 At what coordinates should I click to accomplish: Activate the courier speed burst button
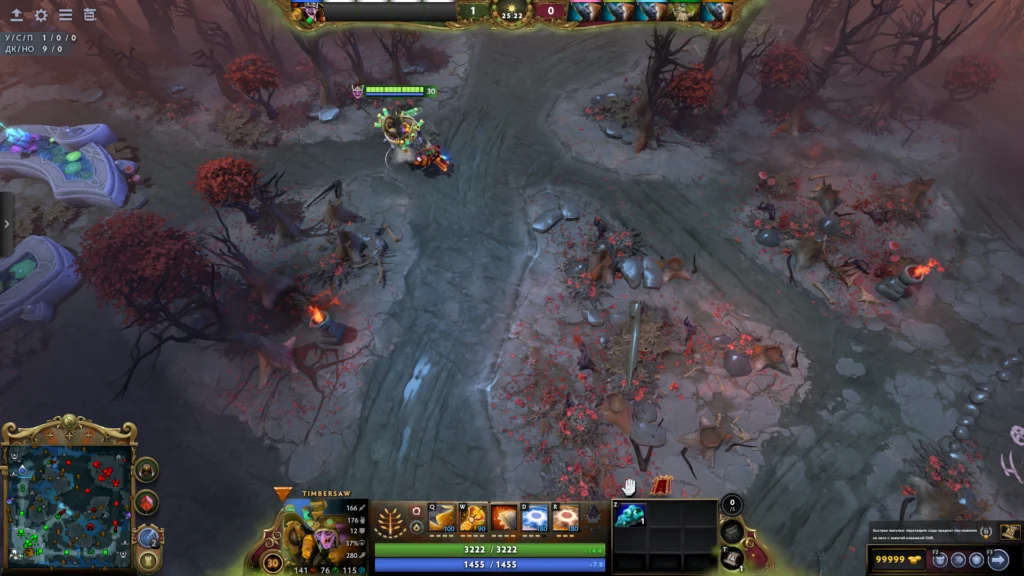(x=960, y=560)
